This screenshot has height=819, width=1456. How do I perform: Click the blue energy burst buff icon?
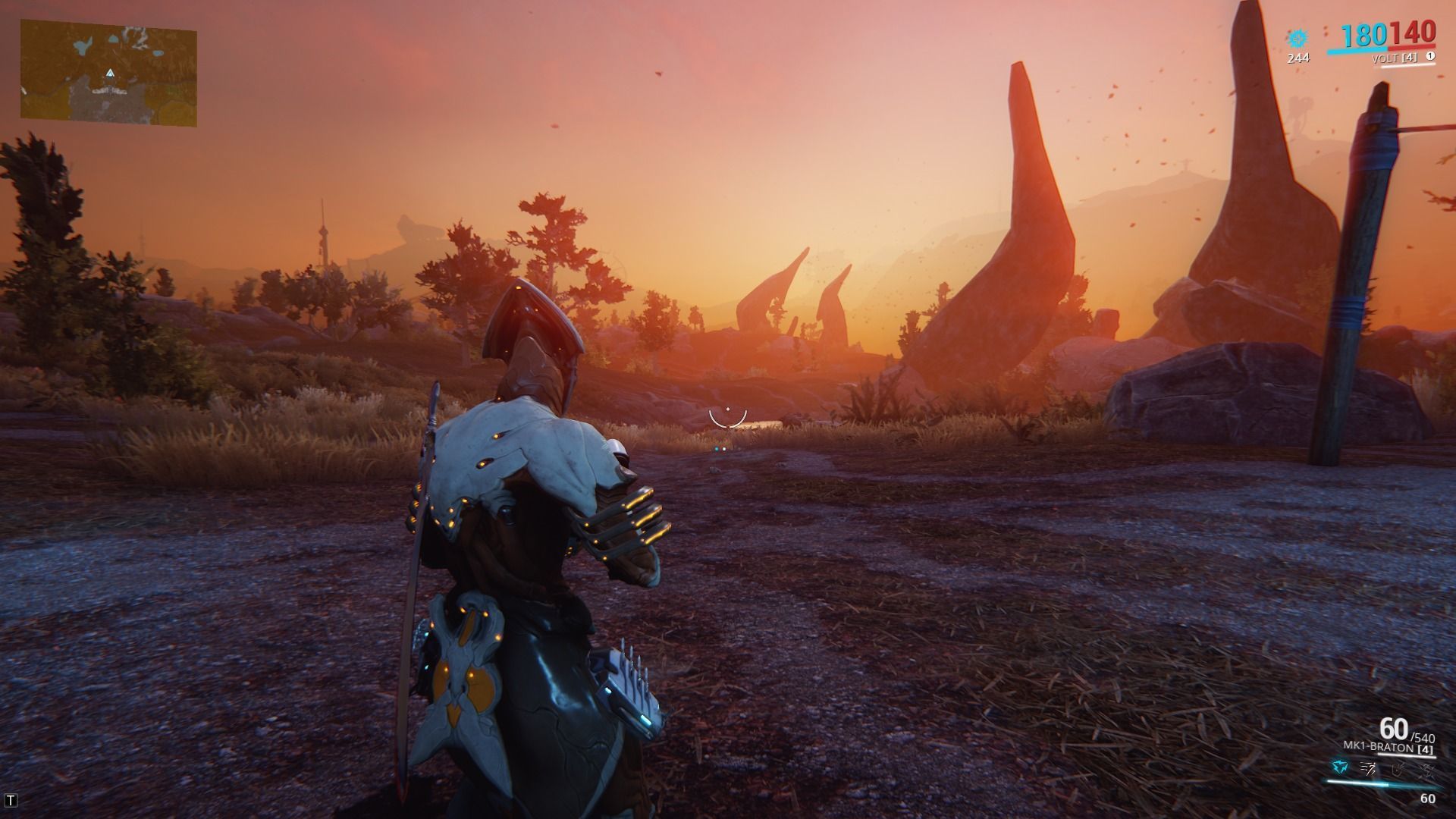(1298, 38)
